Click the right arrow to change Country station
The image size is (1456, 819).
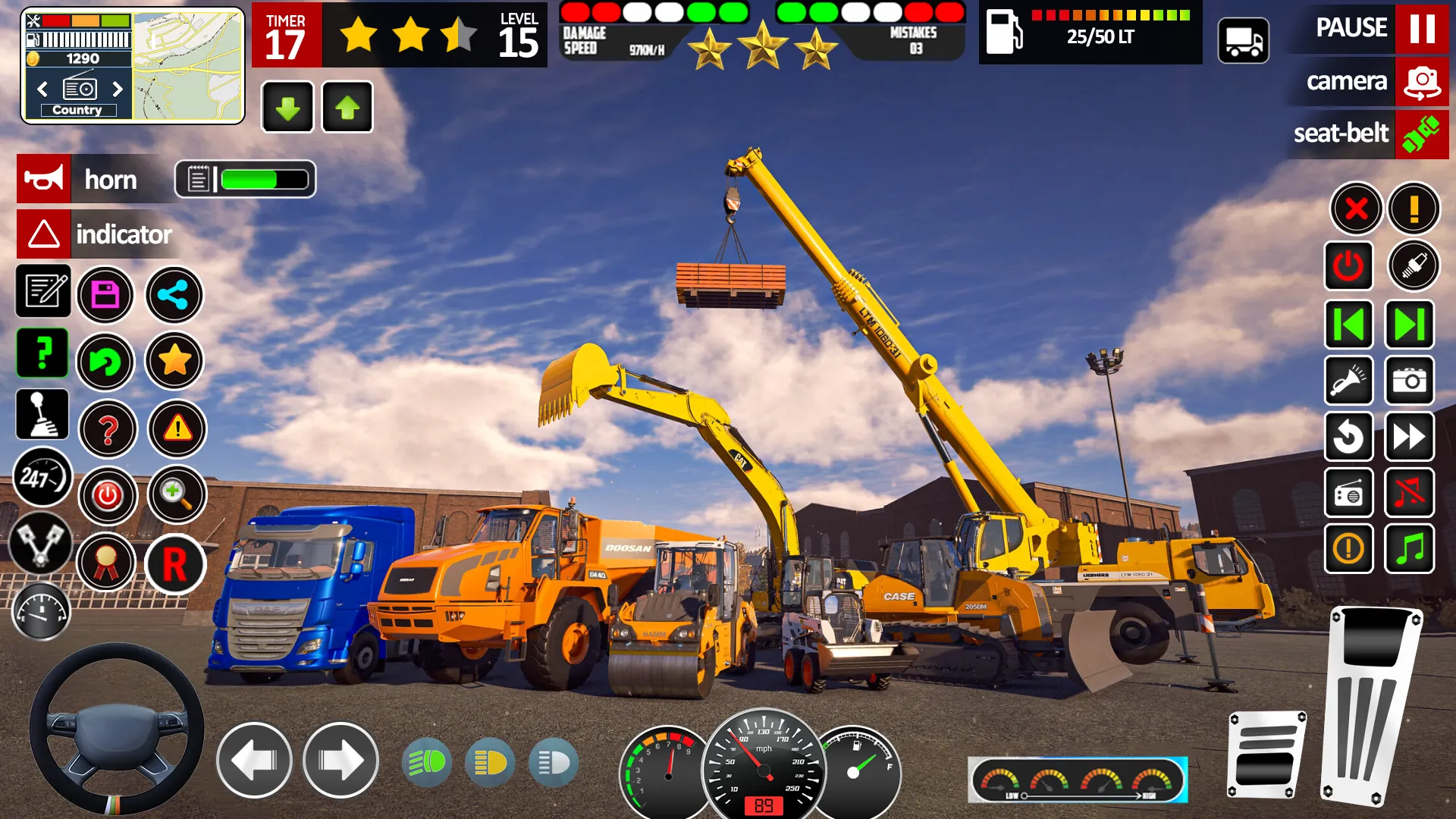[x=118, y=89]
